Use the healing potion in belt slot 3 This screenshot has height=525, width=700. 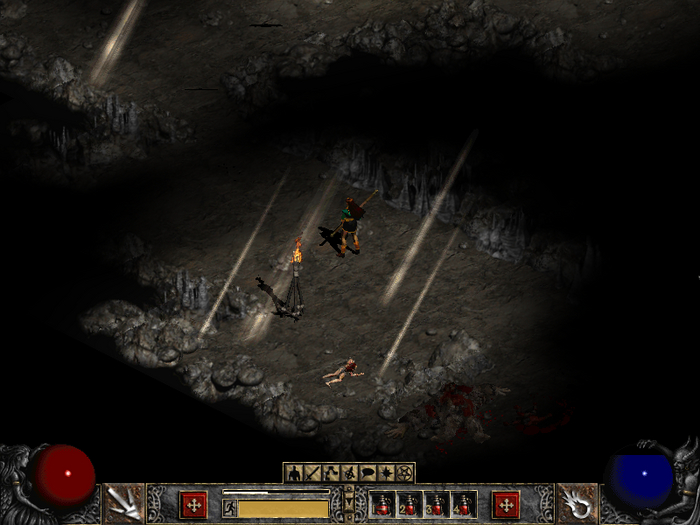click(x=437, y=505)
